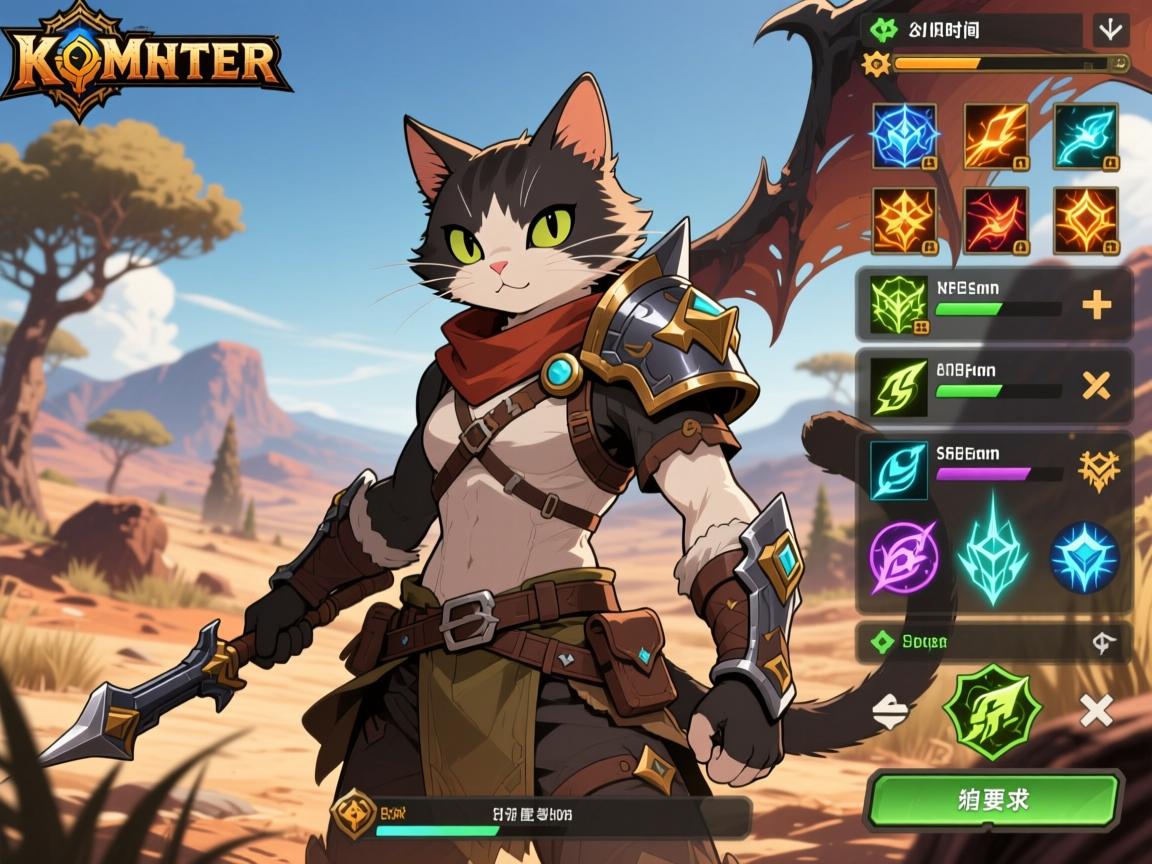1152x864 pixels.
Task: Click the down arrow button in panel header
Action: click(x=1110, y=29)
